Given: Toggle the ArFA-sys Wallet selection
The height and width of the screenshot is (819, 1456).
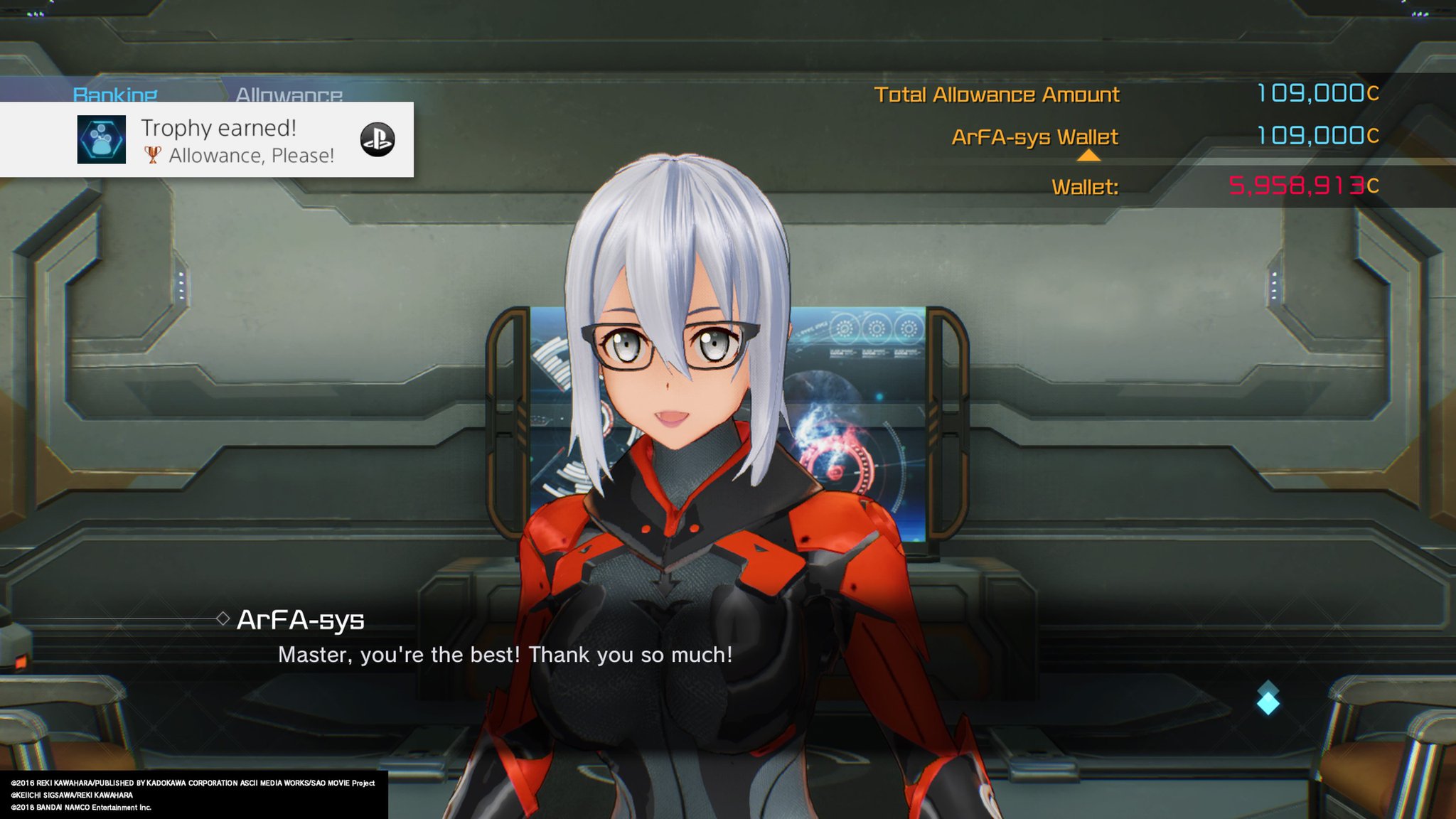Looking at the screenshot, I should tap(1034, 136).
